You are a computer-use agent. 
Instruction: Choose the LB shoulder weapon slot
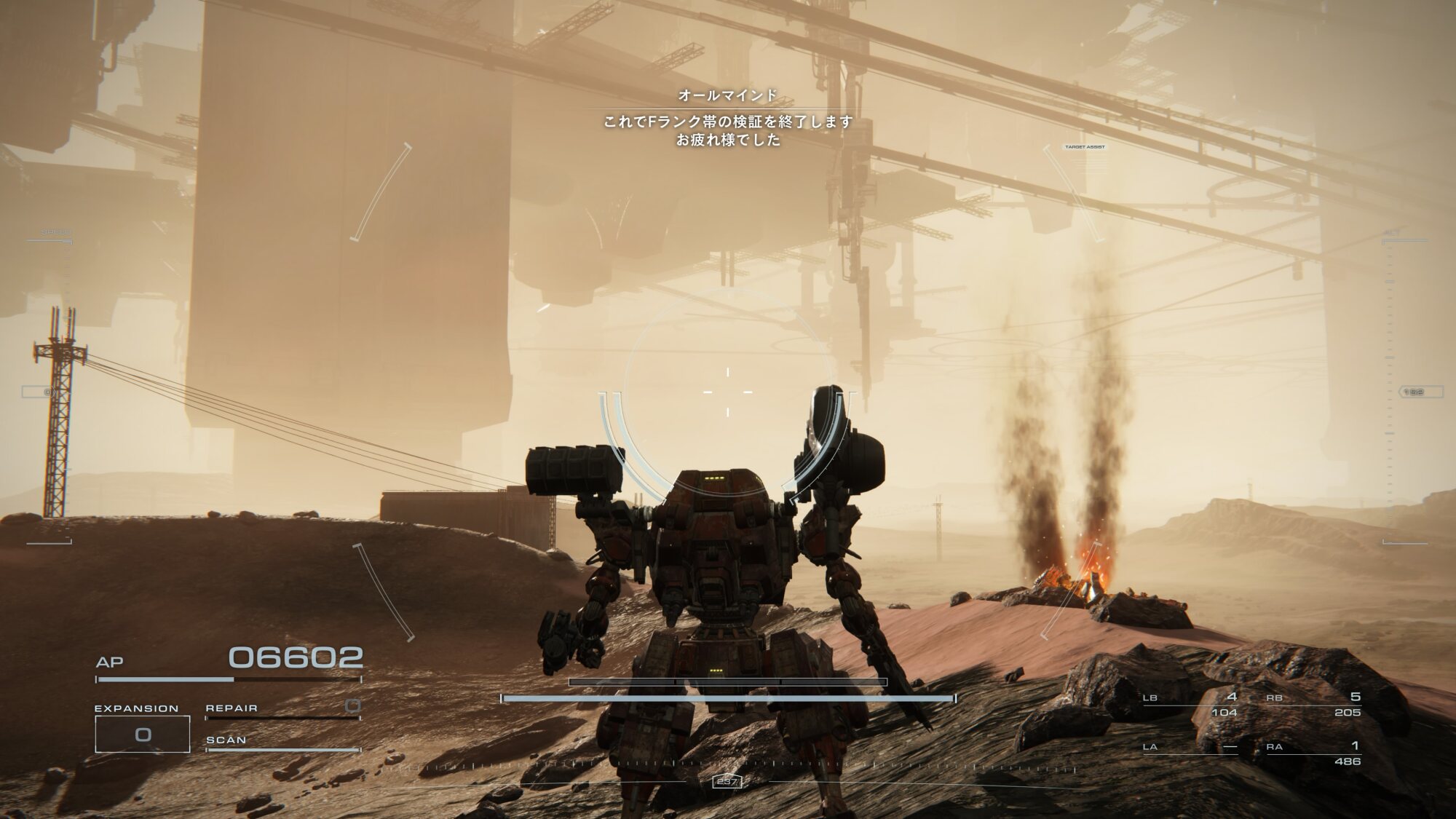pos(1190,704)
